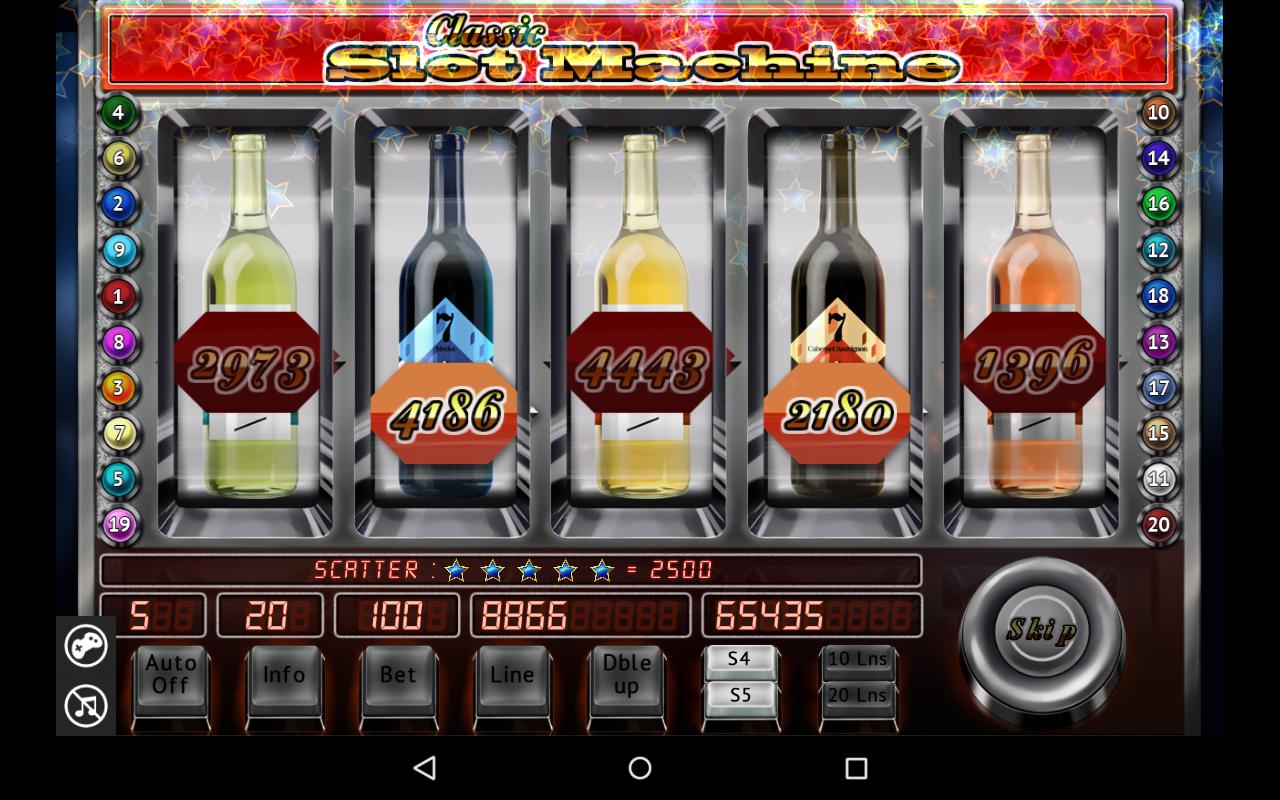Viewport: 1280px width, 800px height.
Task: Select payline 10 at top right
Action: point(1159,112)
